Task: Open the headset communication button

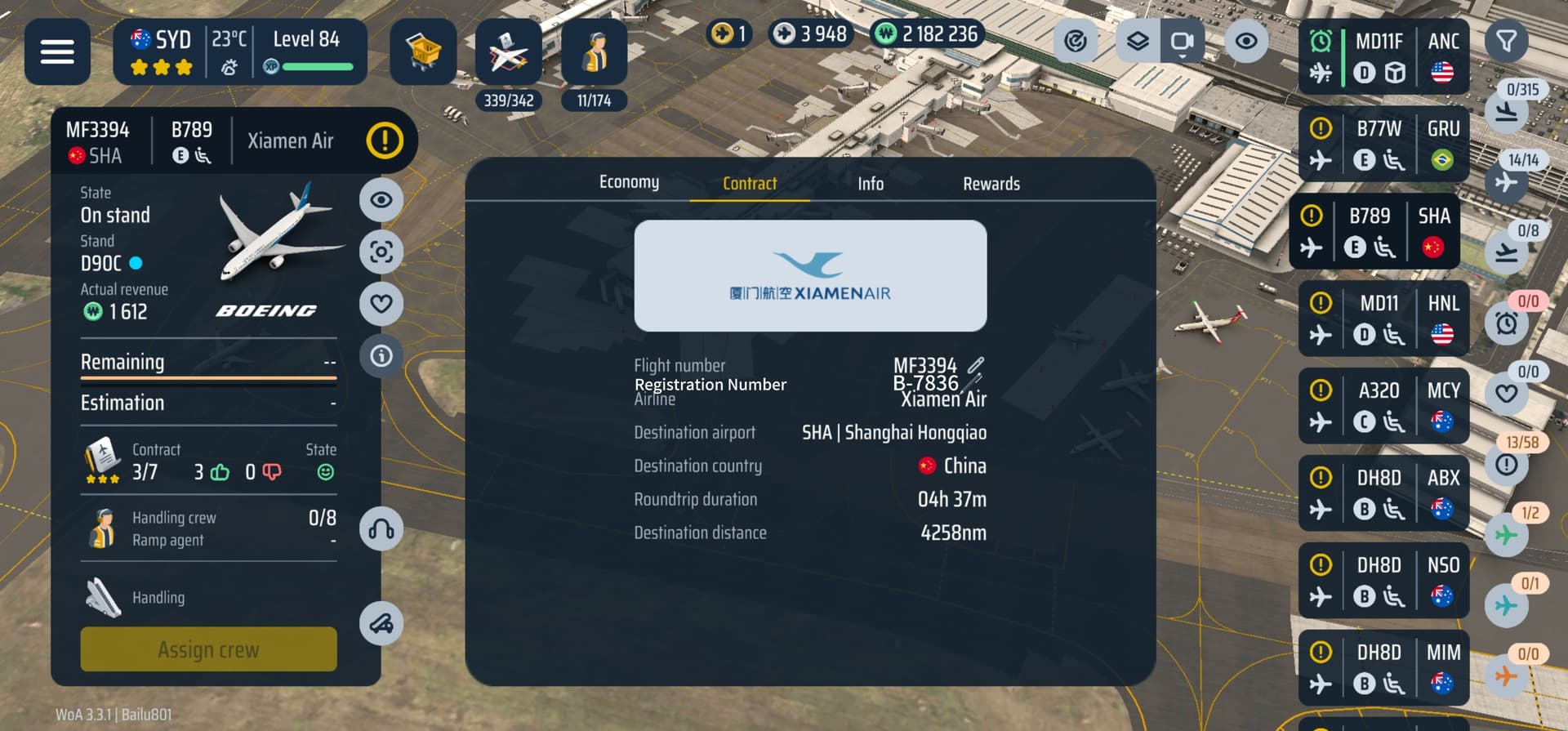Action: 381,530
